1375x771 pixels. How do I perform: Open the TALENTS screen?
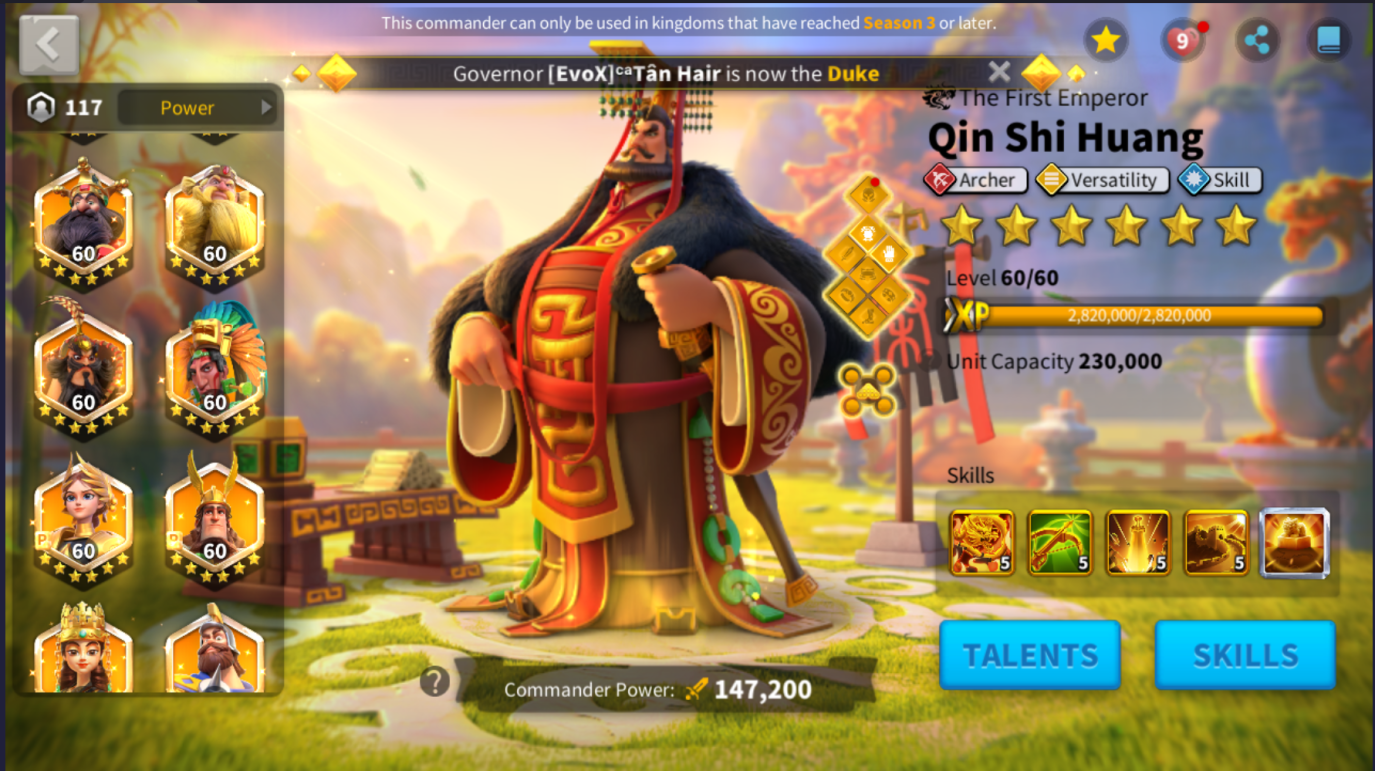1030,655
